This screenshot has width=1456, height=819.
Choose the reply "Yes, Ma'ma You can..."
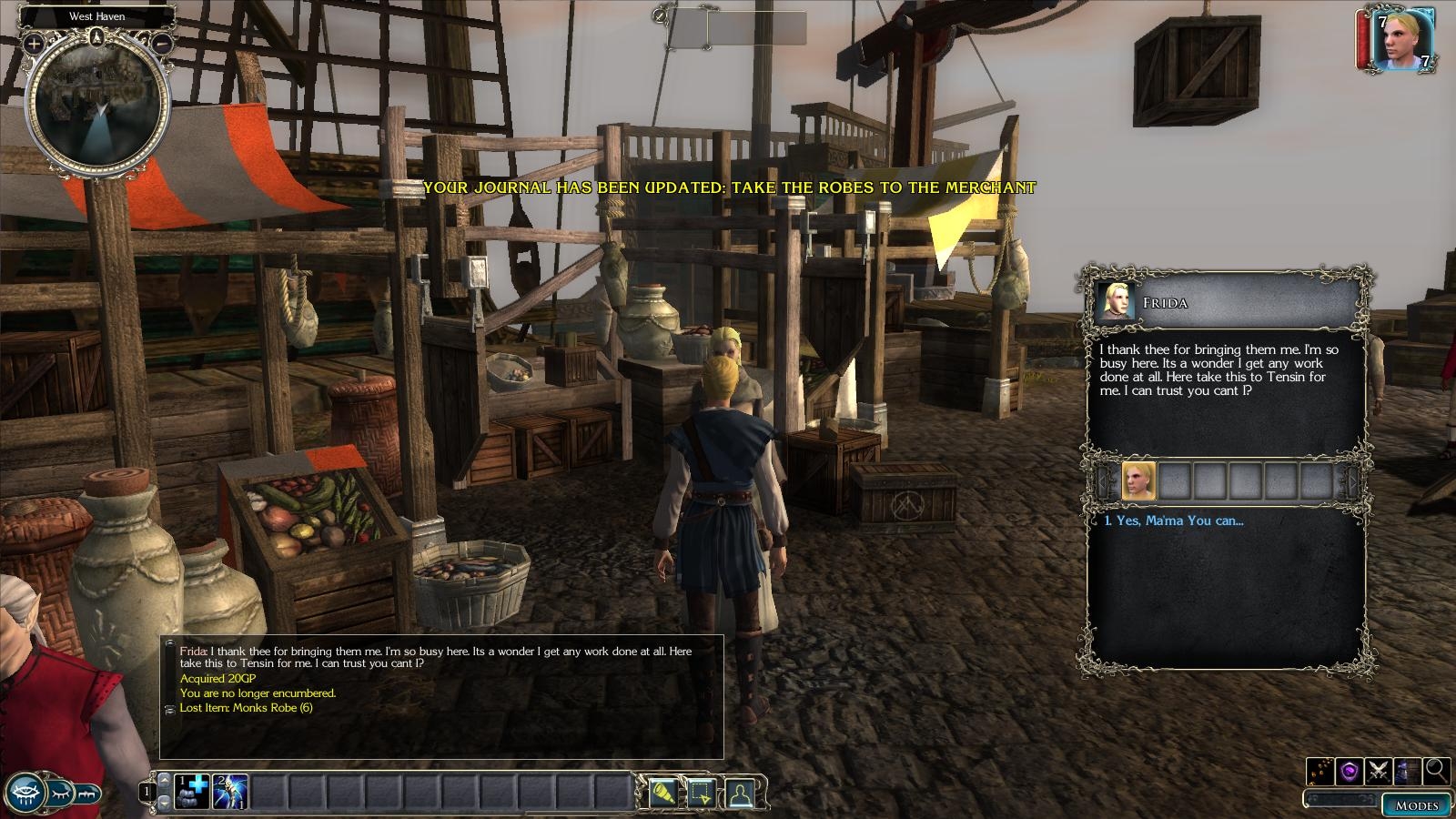pyautogui.click(x=1172, y=521)
